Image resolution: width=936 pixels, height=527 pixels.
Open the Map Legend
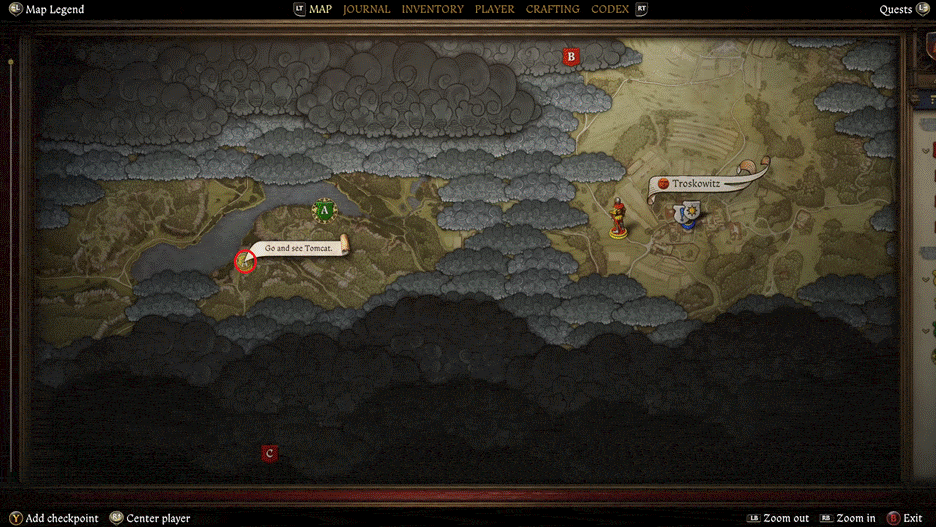coord(54,10)
